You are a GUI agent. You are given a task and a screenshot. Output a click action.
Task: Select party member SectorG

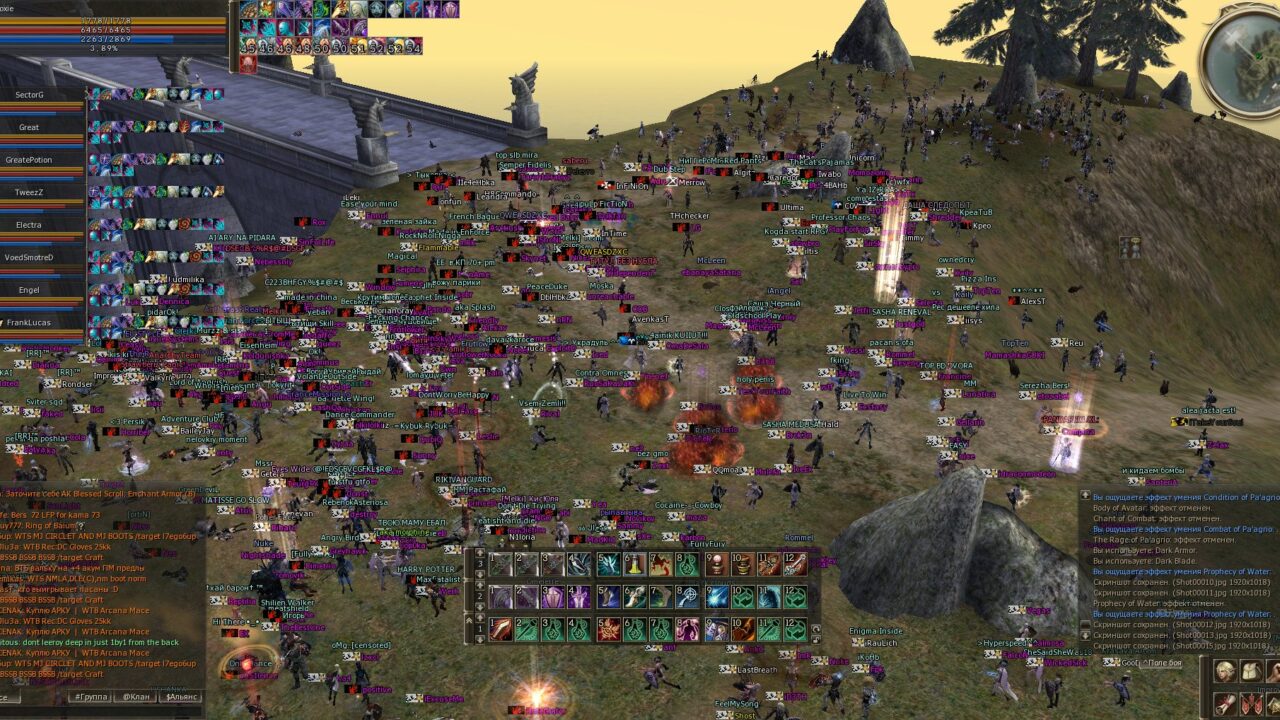click(x=30, y=94)
